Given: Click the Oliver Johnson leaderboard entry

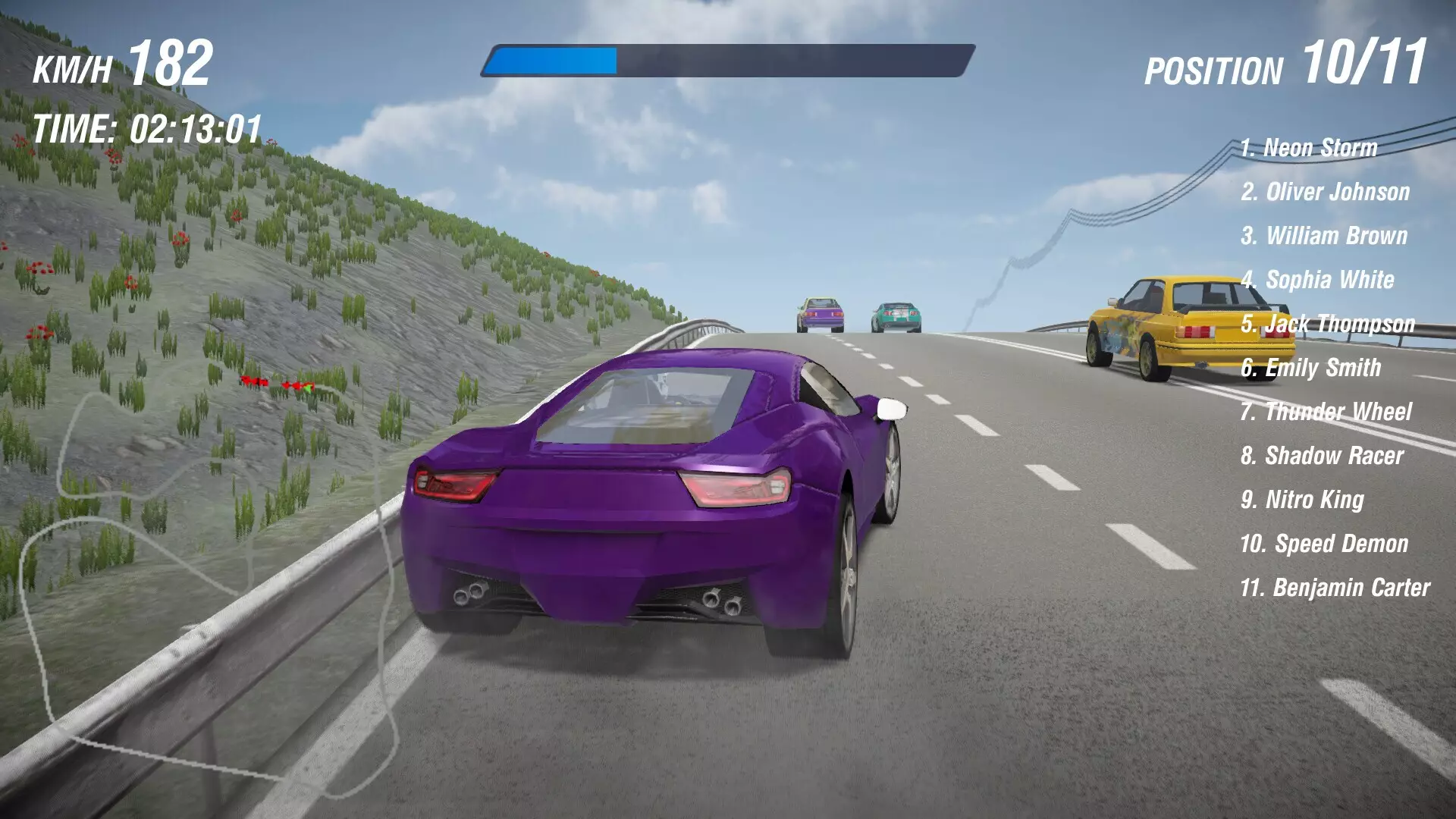Looking at the screenshot, I should (1326, 193).
